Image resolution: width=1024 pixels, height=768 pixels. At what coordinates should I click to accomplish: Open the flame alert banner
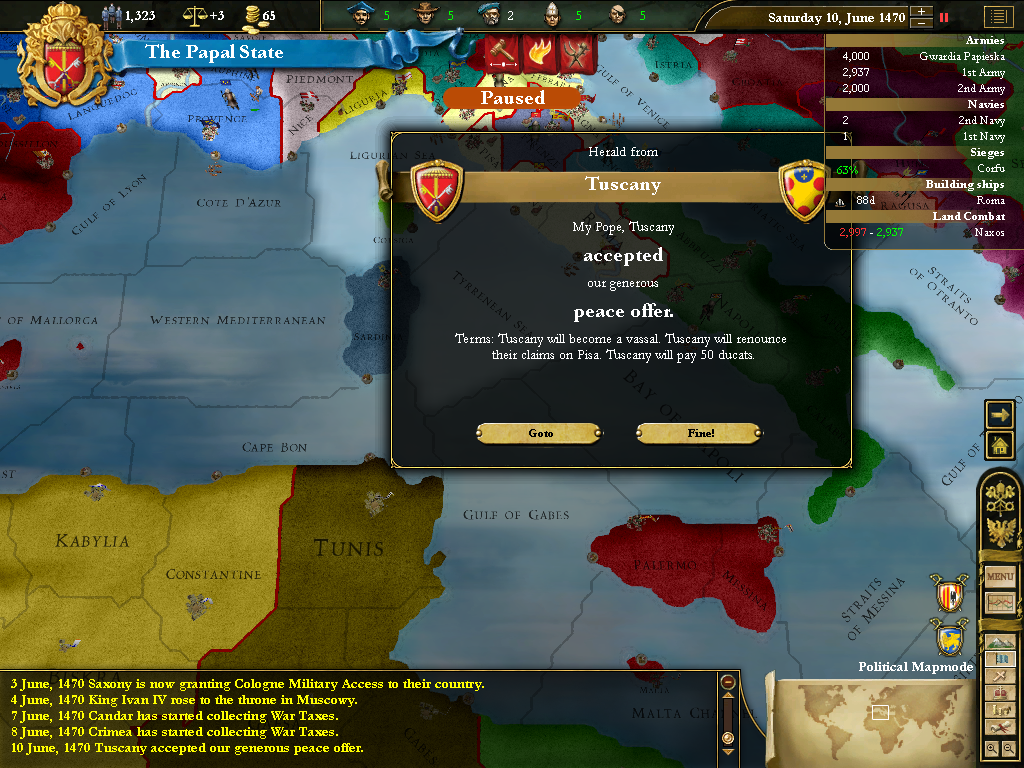[x=538, y=53]
